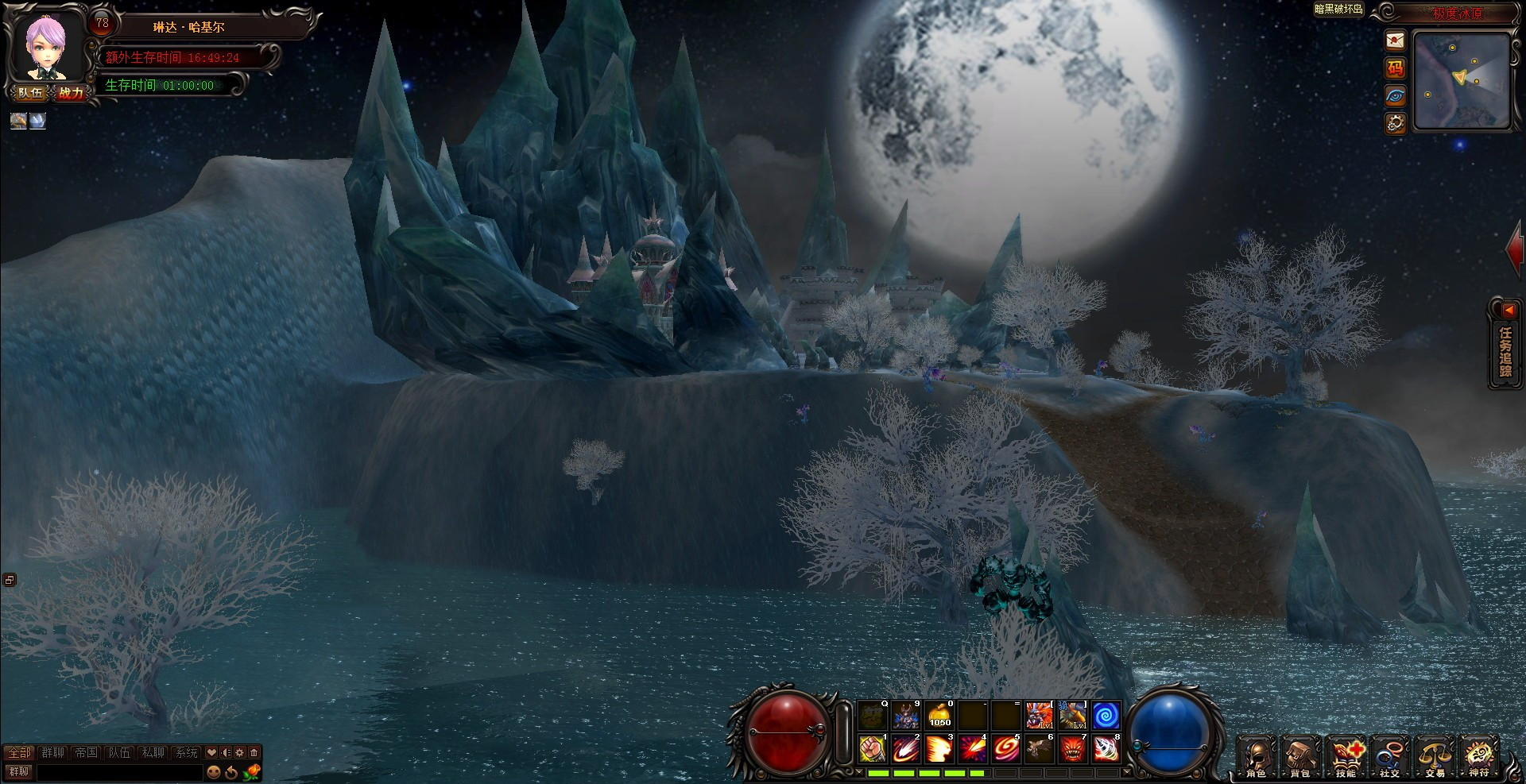Open the 交易 trade menu

1435,756
